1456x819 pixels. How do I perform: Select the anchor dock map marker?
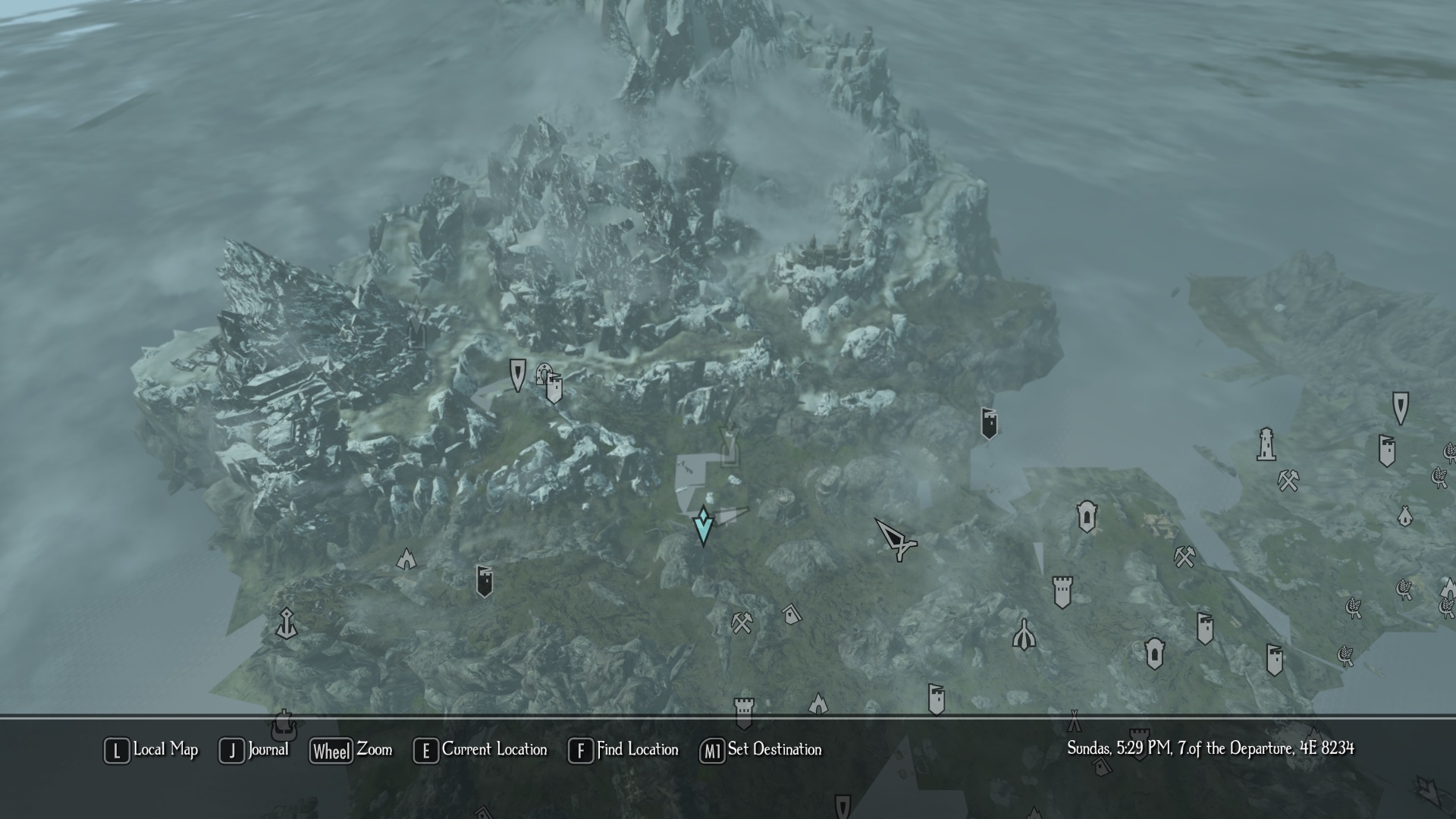pos(286,623)
